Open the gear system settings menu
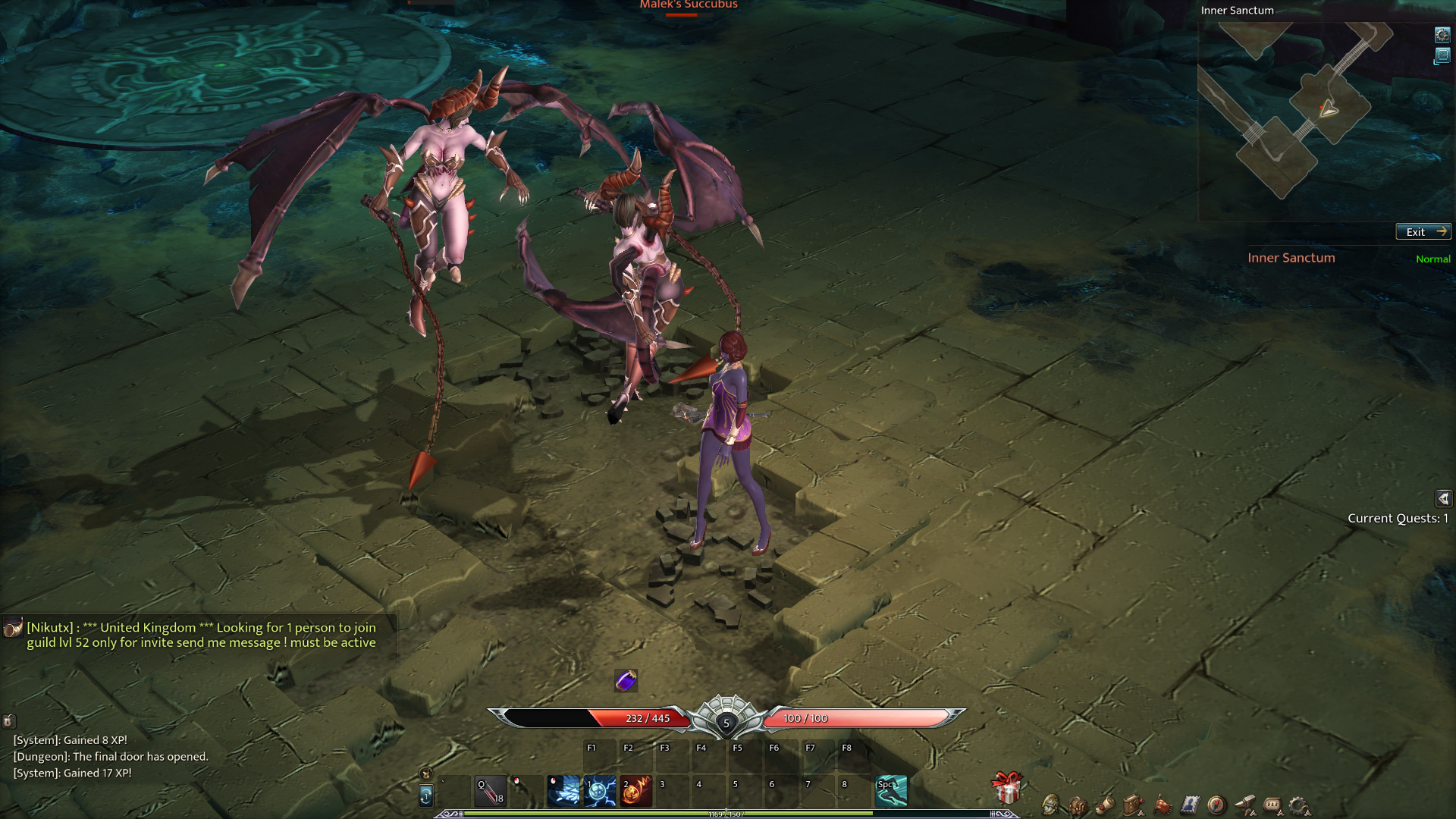 (1299, 805)
